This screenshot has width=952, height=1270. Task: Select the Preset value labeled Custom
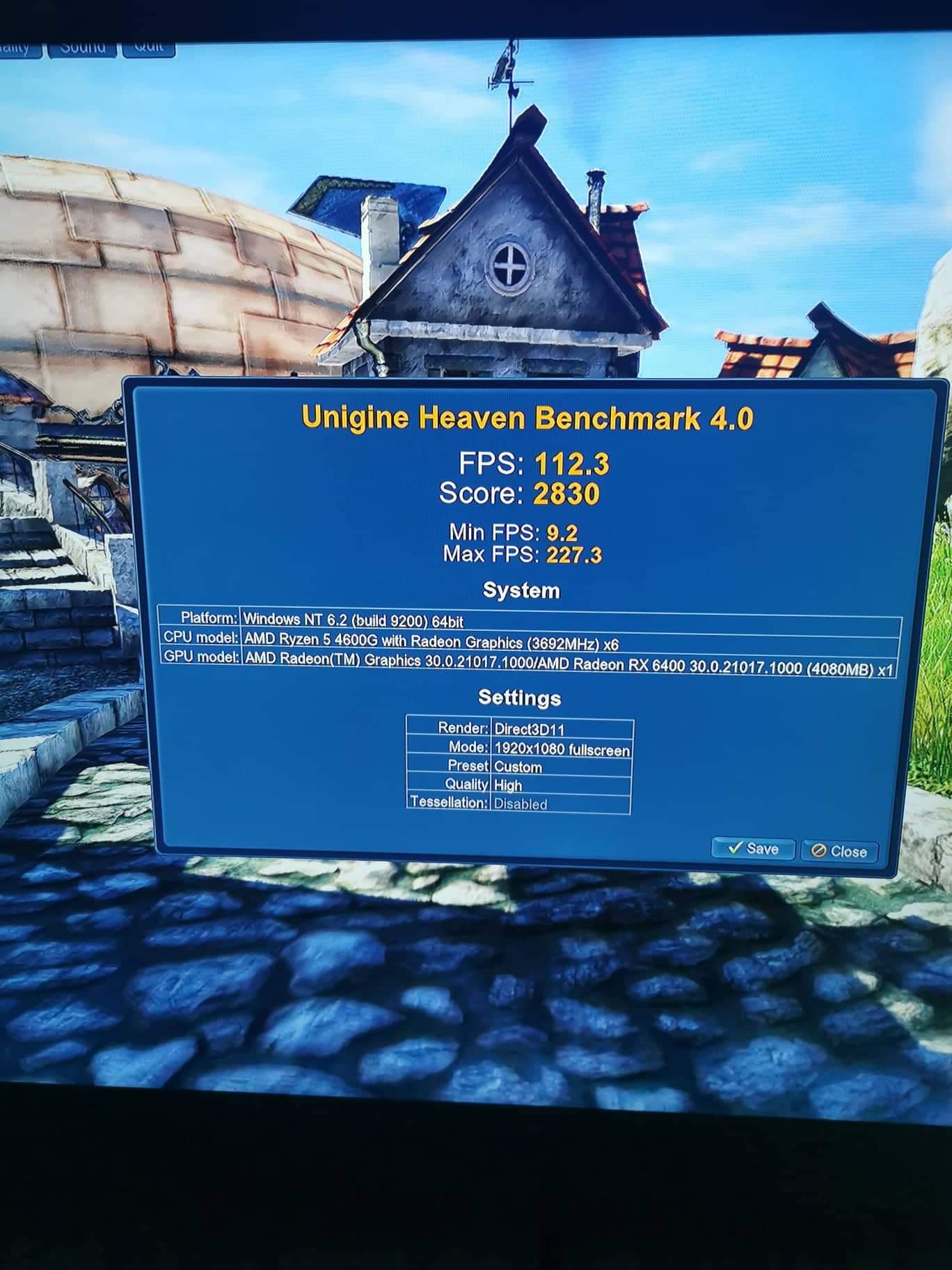(517, 768)
